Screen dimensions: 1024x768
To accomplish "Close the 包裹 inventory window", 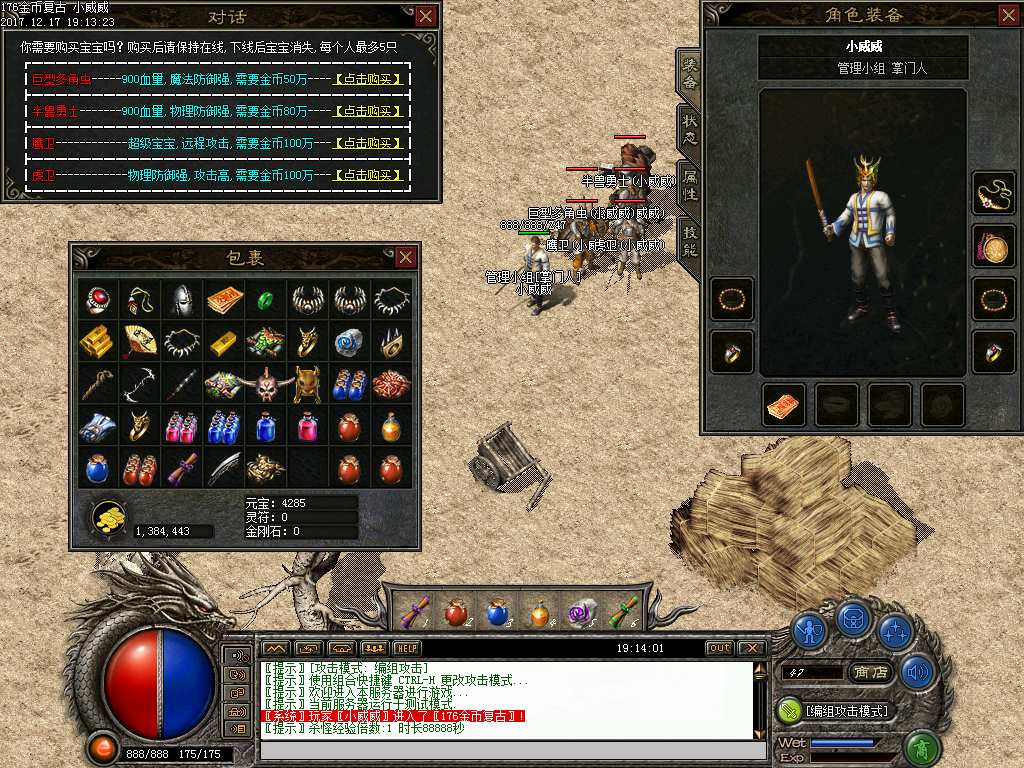I will (405, 257).
